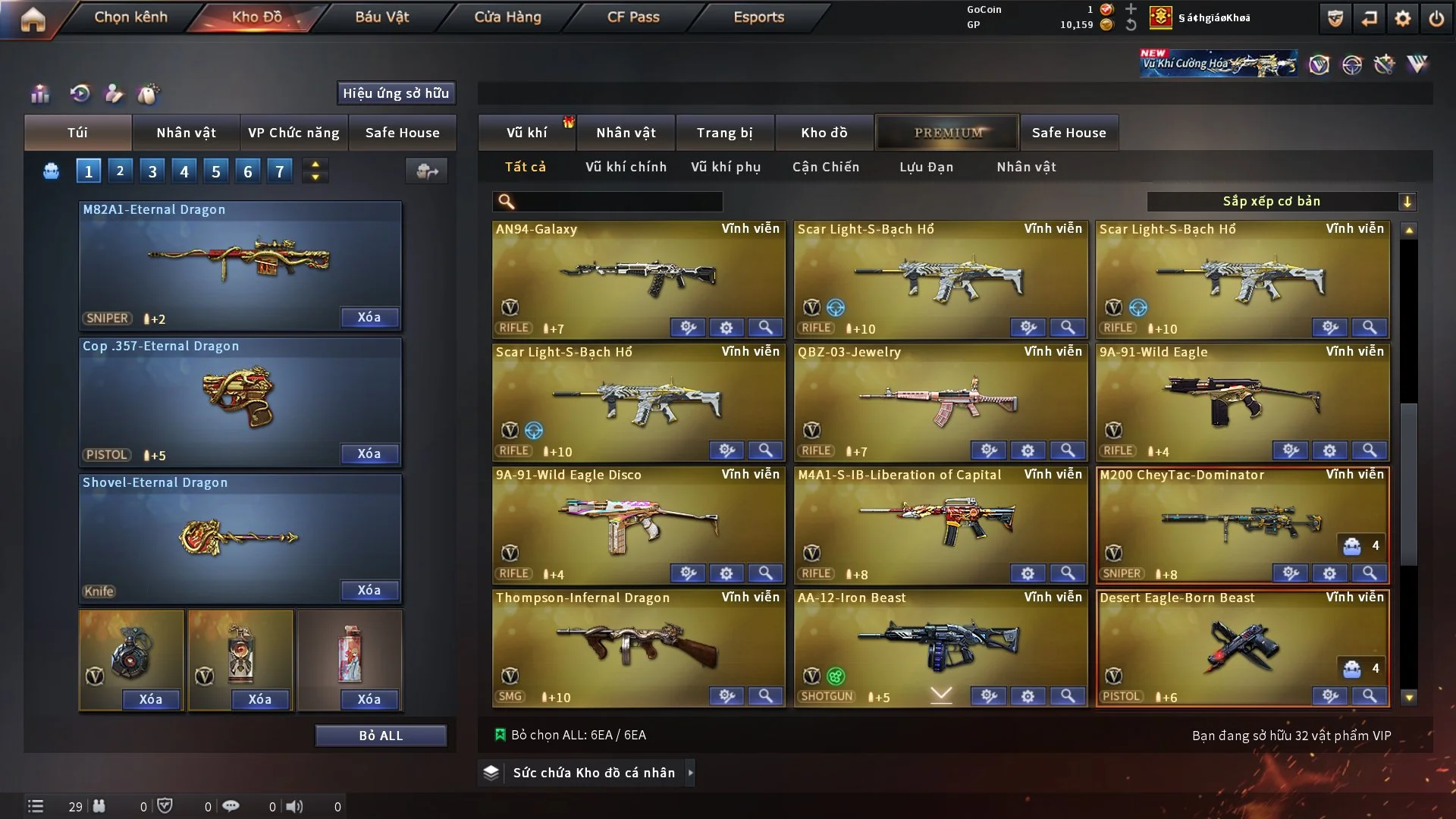Remove the M82A1-Eternal Dragon with Xóa
This screenshot has width=1456, height=819.
click(369, 317)
